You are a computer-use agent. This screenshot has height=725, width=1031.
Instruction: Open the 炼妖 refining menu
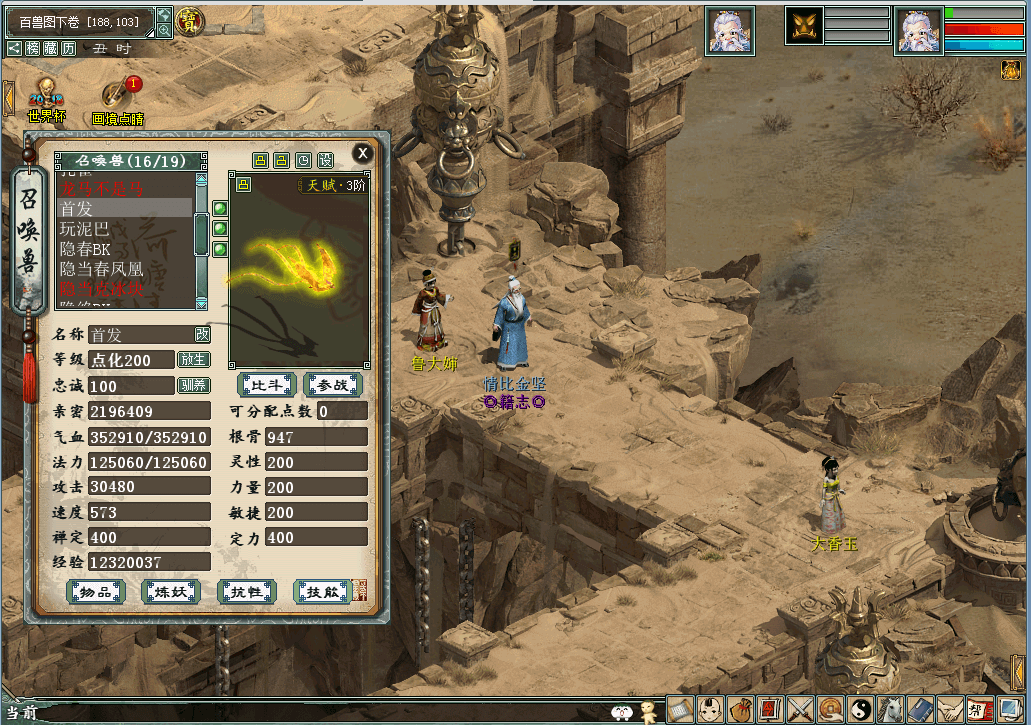170,592
